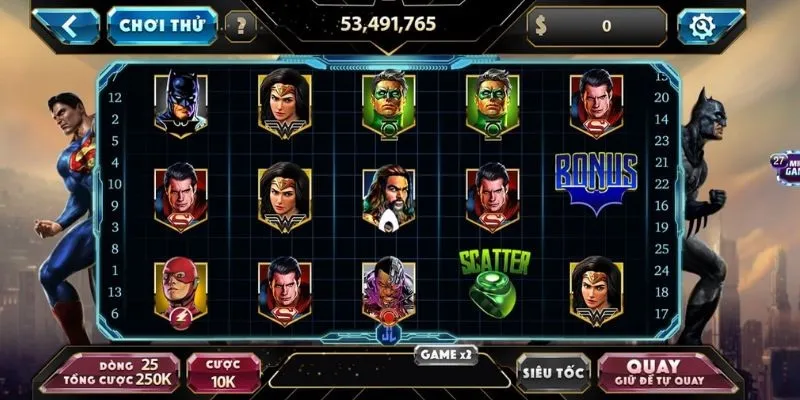
Task: Click the Game x2 label
Action: click(x=444, y=352)
